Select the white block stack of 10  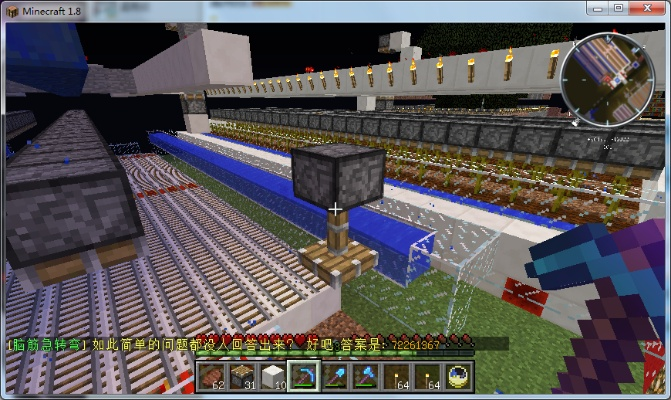(273, 375)
